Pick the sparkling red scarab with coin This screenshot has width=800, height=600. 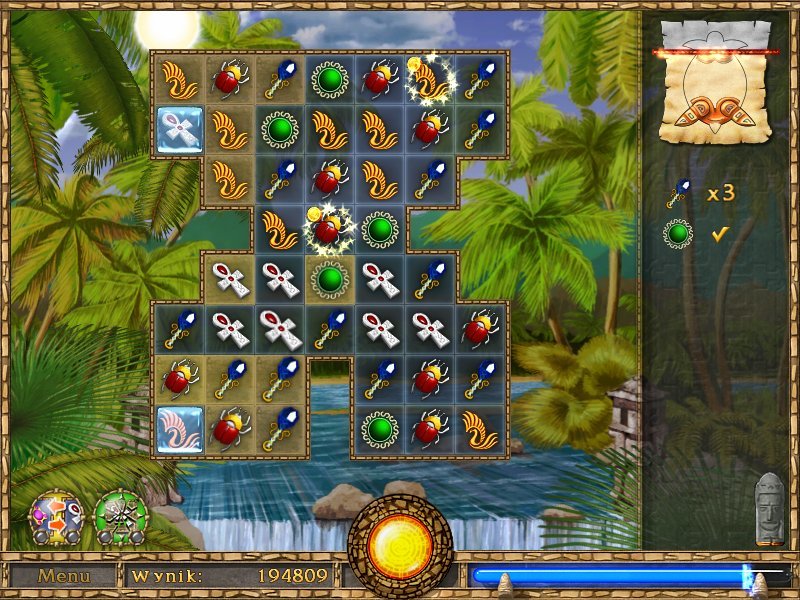(x=330, y=230)
